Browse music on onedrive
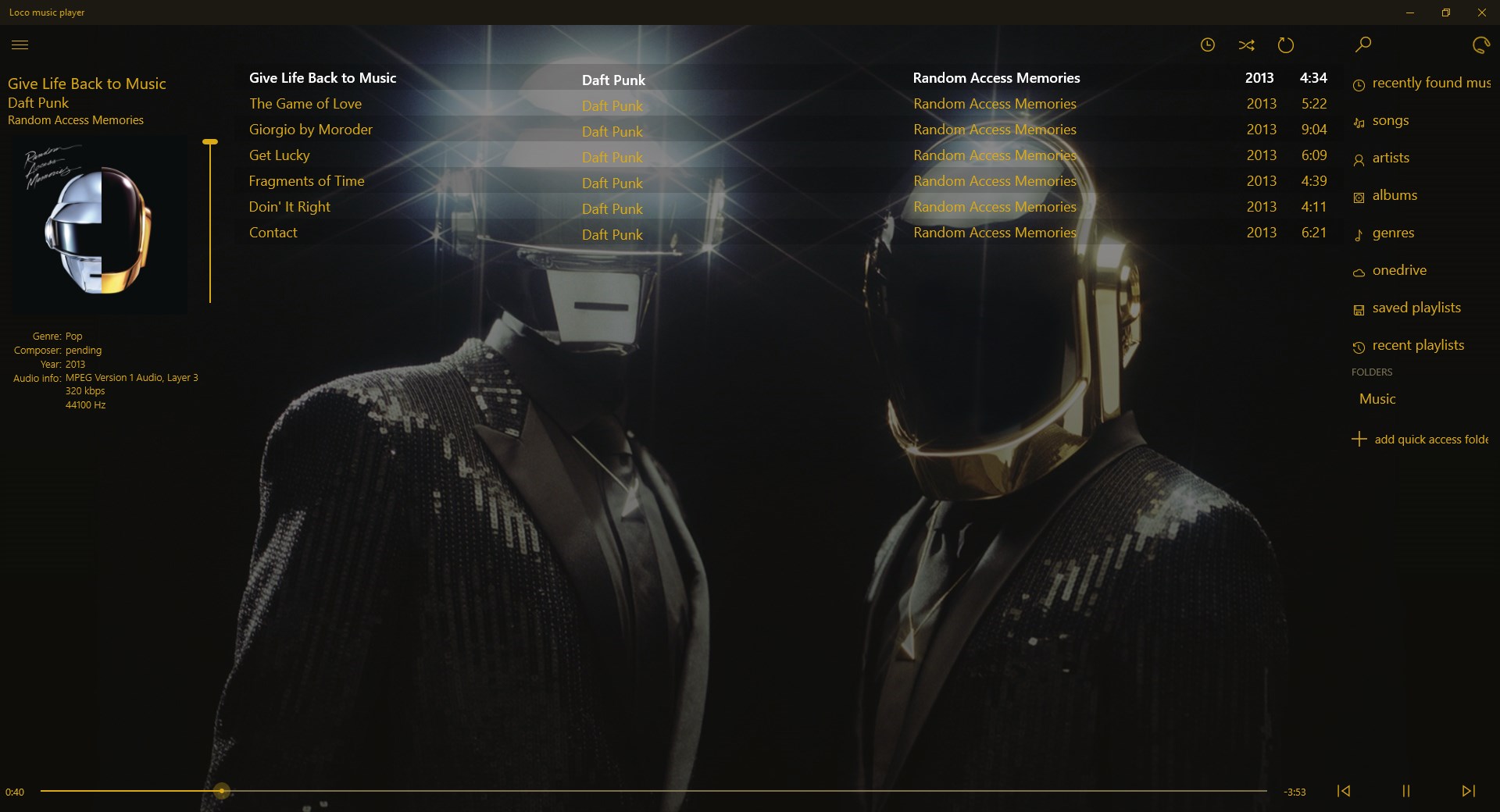This screenshot has width=1500, height=812. click(x=1399, y=270)
